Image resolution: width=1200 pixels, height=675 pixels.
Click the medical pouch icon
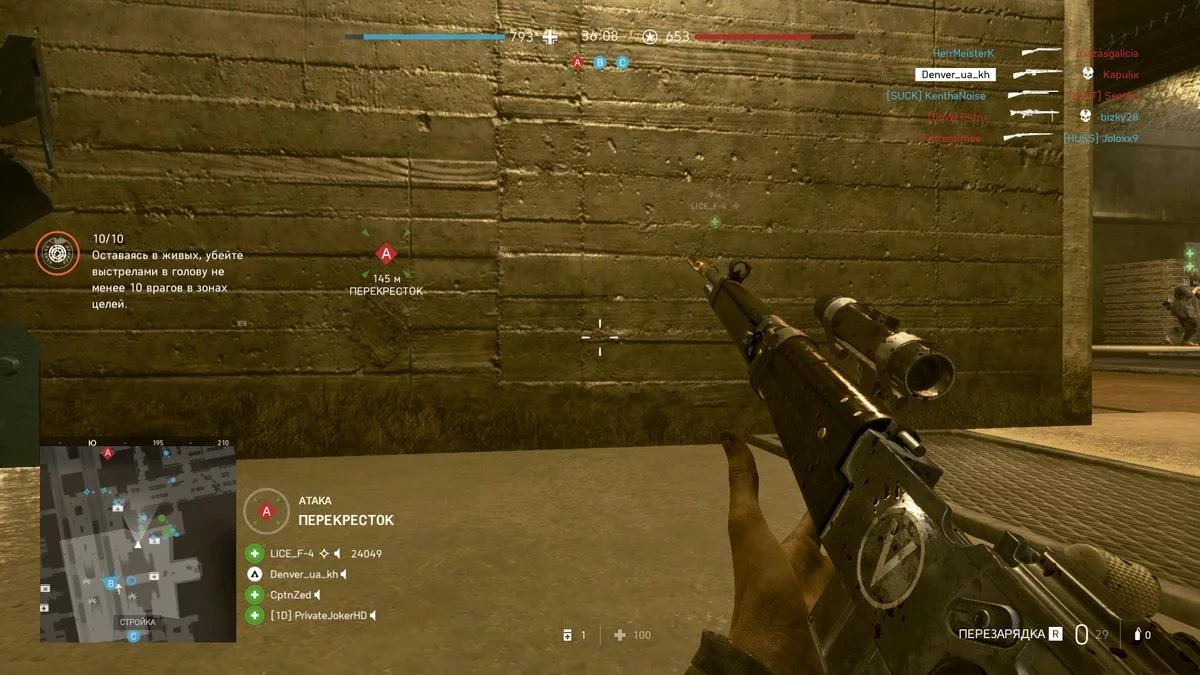coord(620,635)
